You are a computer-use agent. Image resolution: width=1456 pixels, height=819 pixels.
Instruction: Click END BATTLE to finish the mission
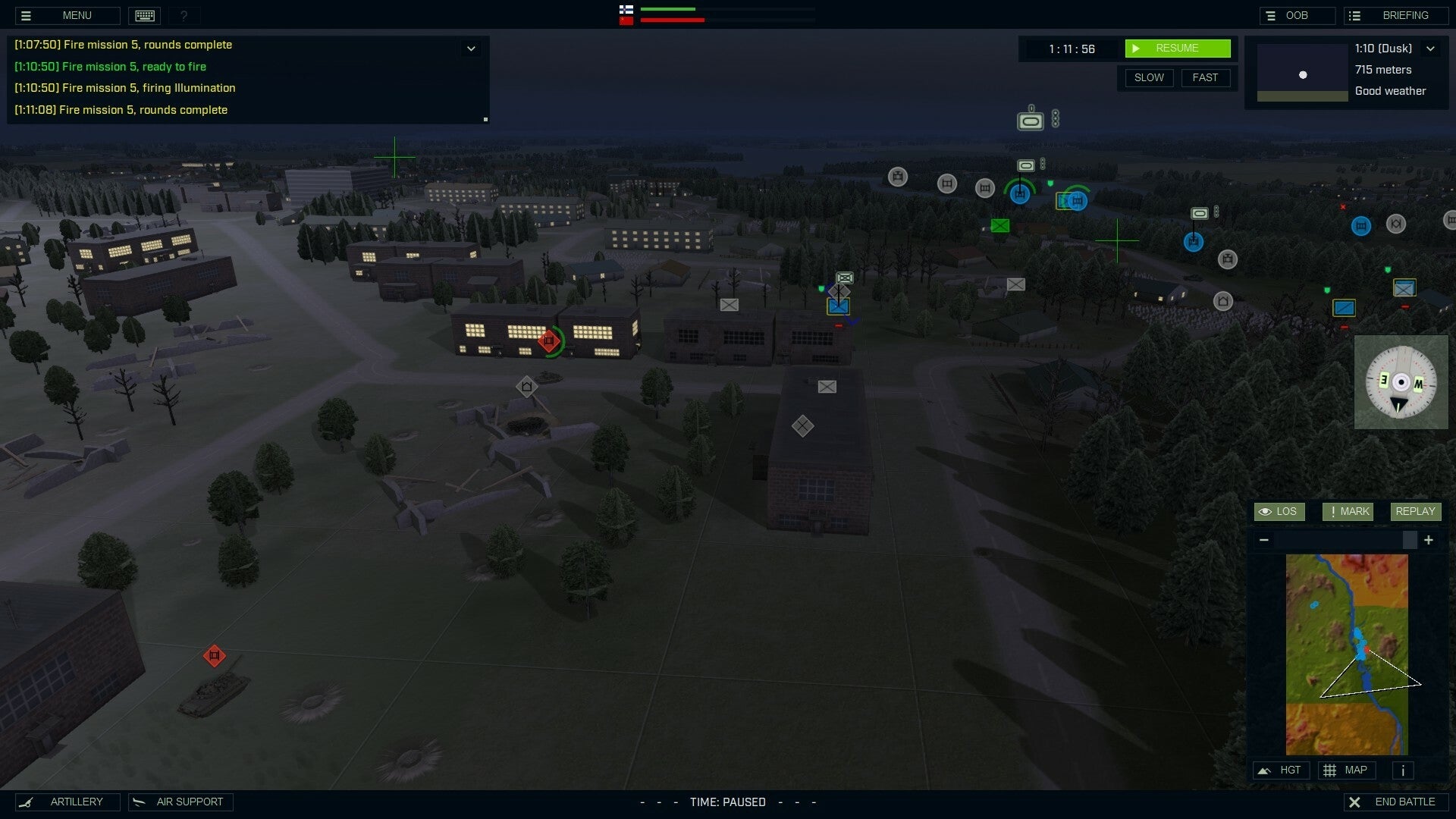pyautogui.click(x=1398, y=802)
